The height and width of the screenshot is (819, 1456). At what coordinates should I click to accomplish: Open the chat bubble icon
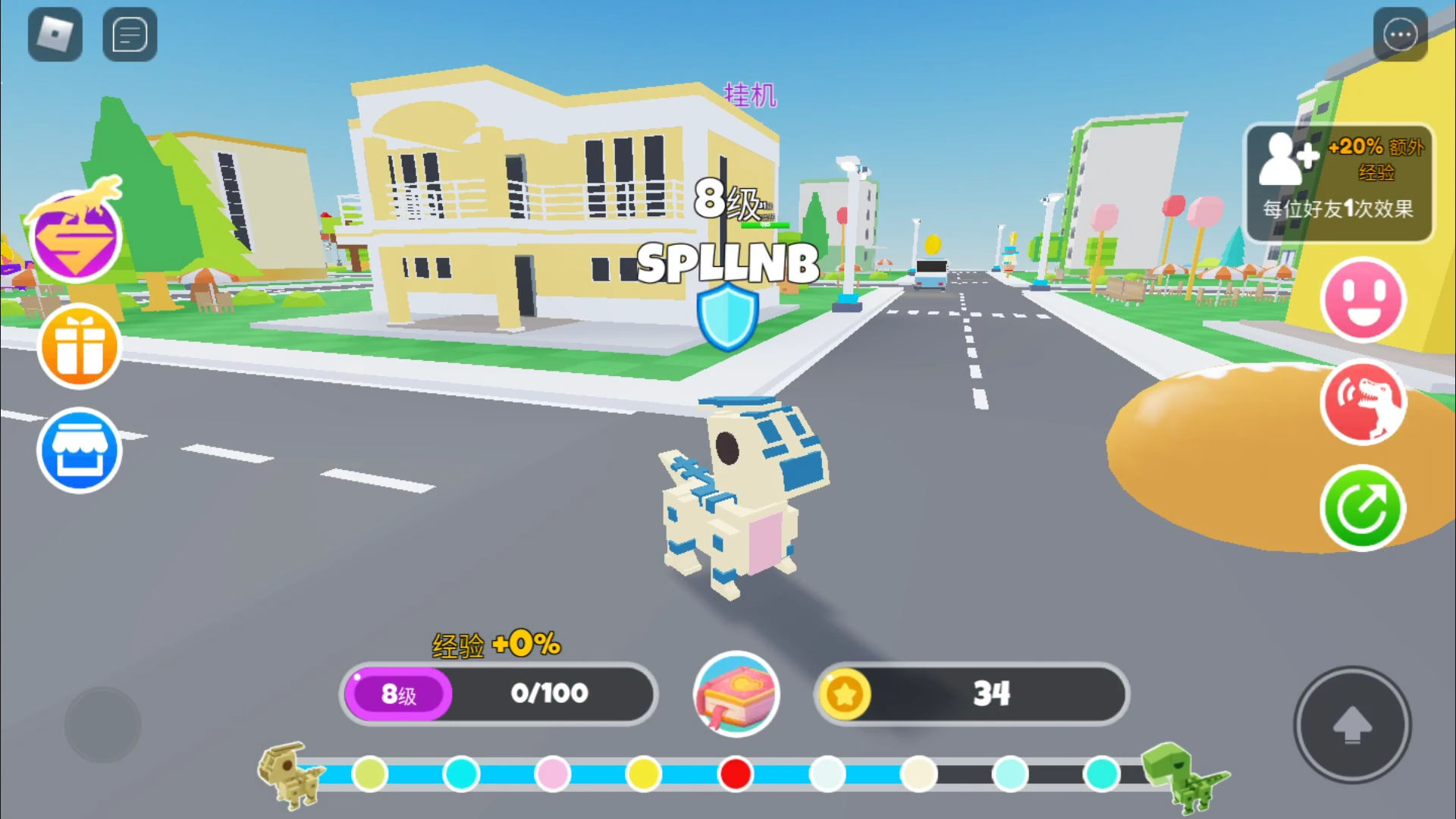click(x=129, y=34)
